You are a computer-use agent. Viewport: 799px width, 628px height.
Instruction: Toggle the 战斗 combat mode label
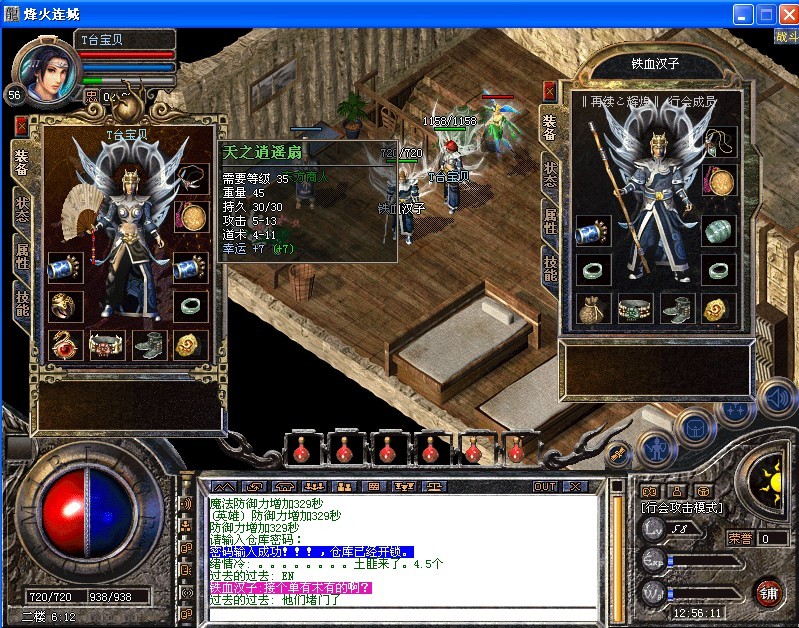(x=786, y=37)
